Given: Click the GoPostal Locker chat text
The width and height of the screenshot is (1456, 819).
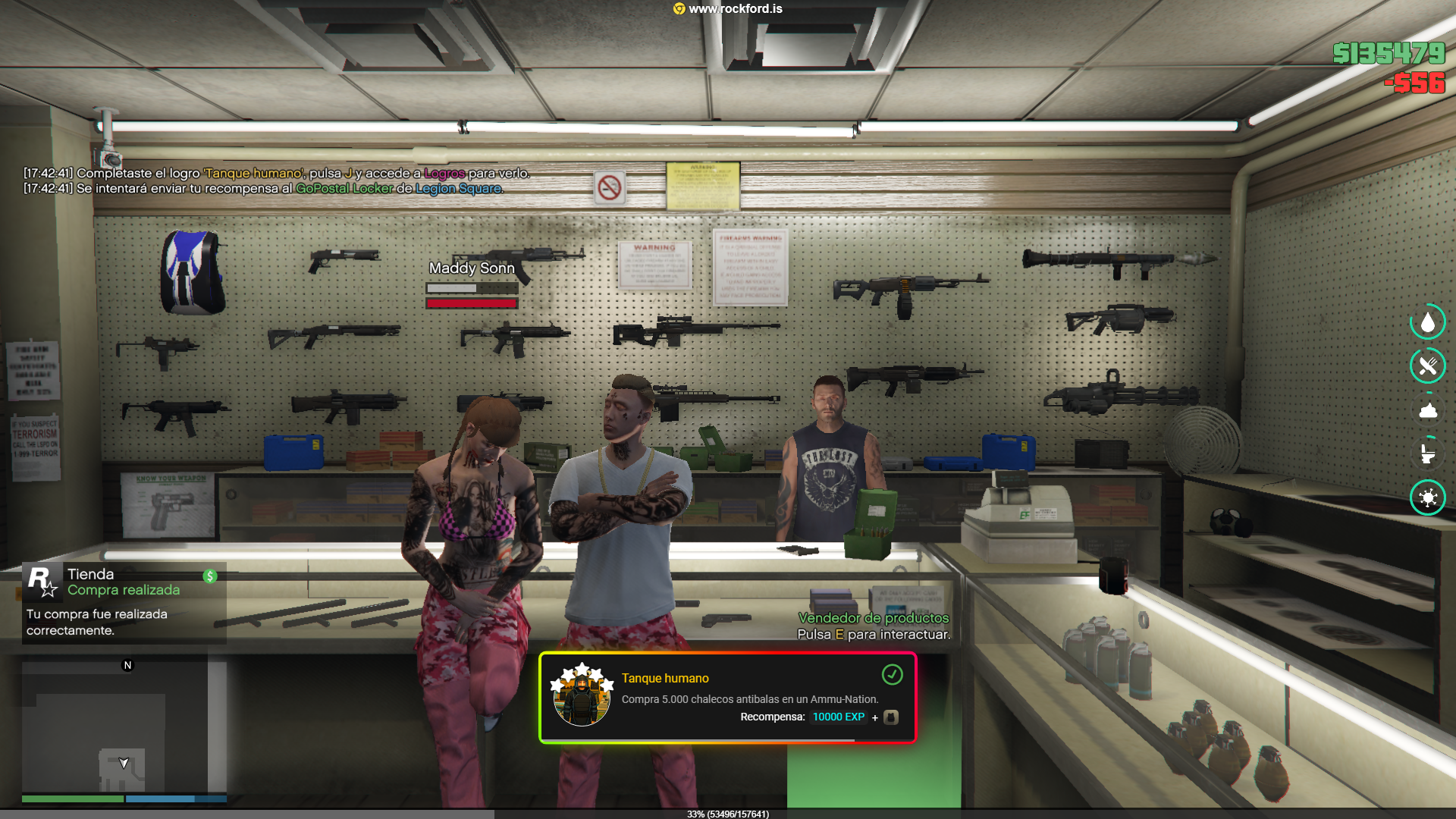Looking at the screenshot, I should tap(344, 189).
